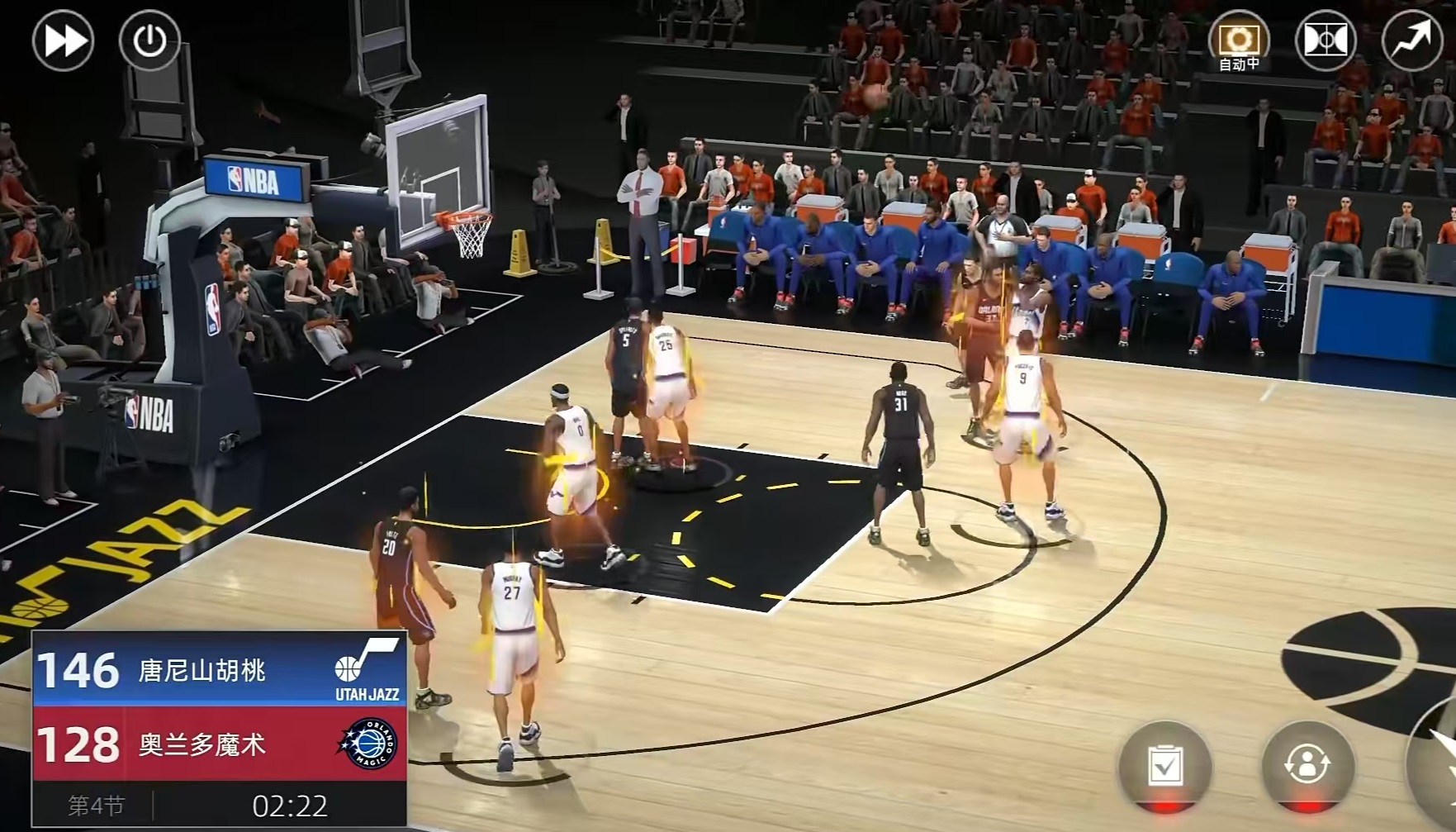The width and height of the screenshot is (1456, 832).
Task: Open the player substitution button
Action: pos(1307,765)
